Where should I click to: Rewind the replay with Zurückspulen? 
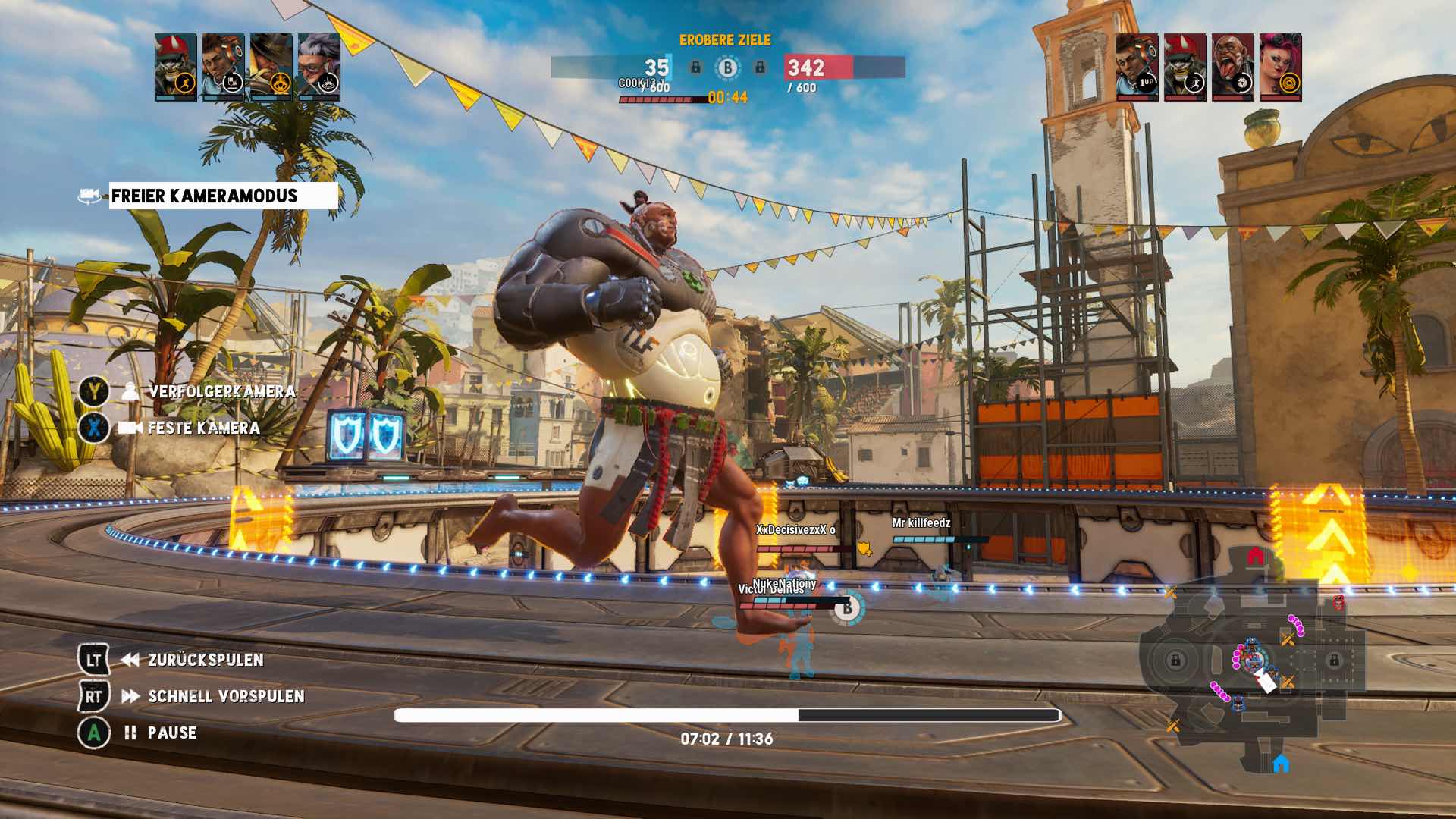pos(205,660)
